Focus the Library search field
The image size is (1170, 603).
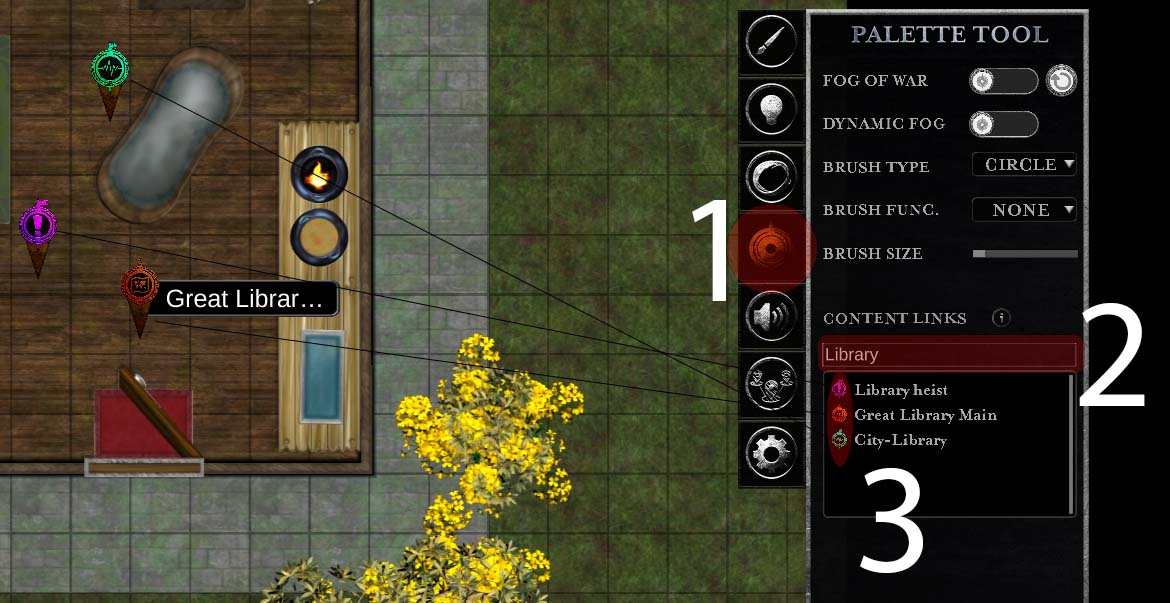tap(949, 354)
